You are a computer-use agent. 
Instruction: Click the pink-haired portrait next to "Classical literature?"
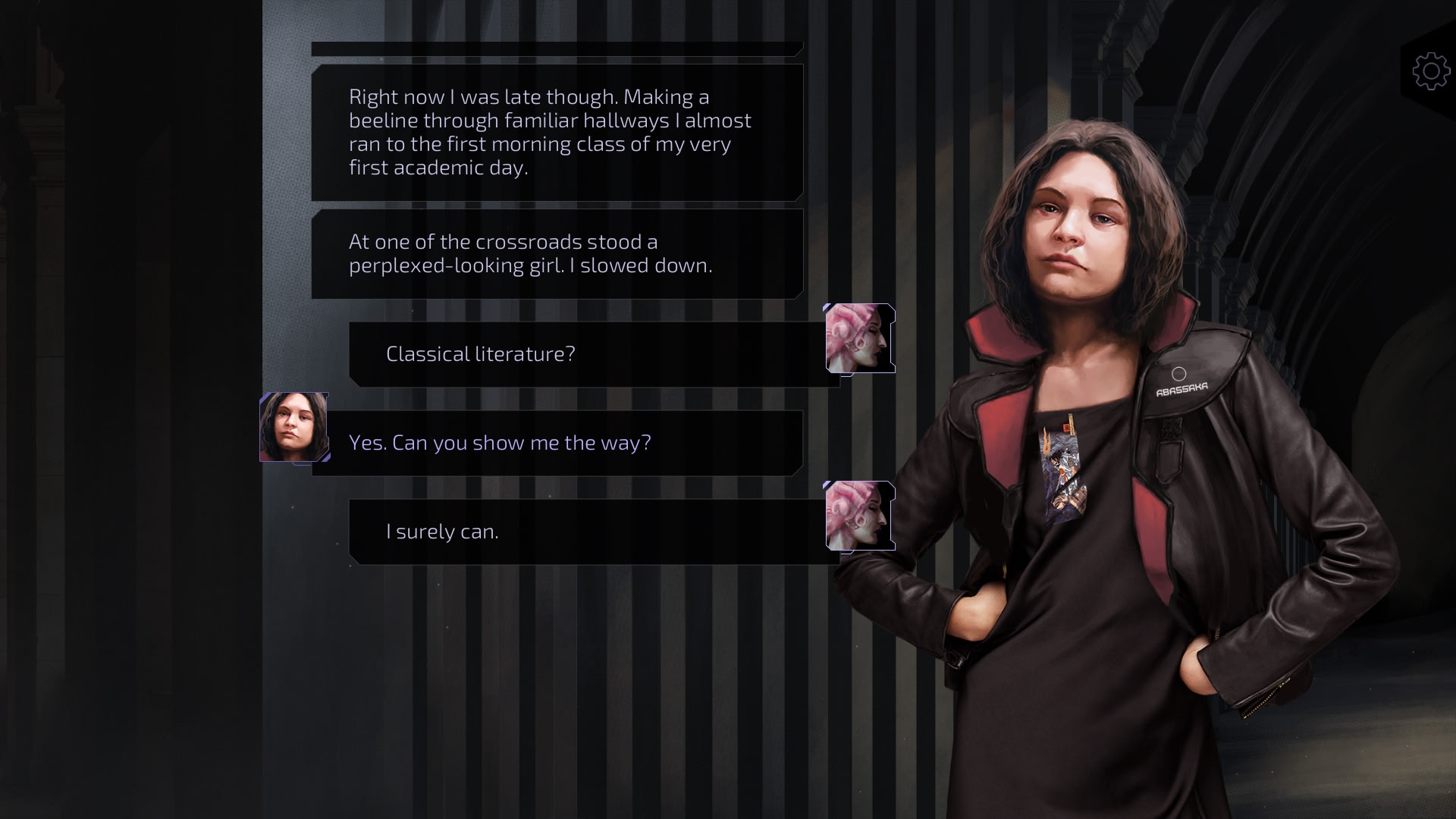860,338
